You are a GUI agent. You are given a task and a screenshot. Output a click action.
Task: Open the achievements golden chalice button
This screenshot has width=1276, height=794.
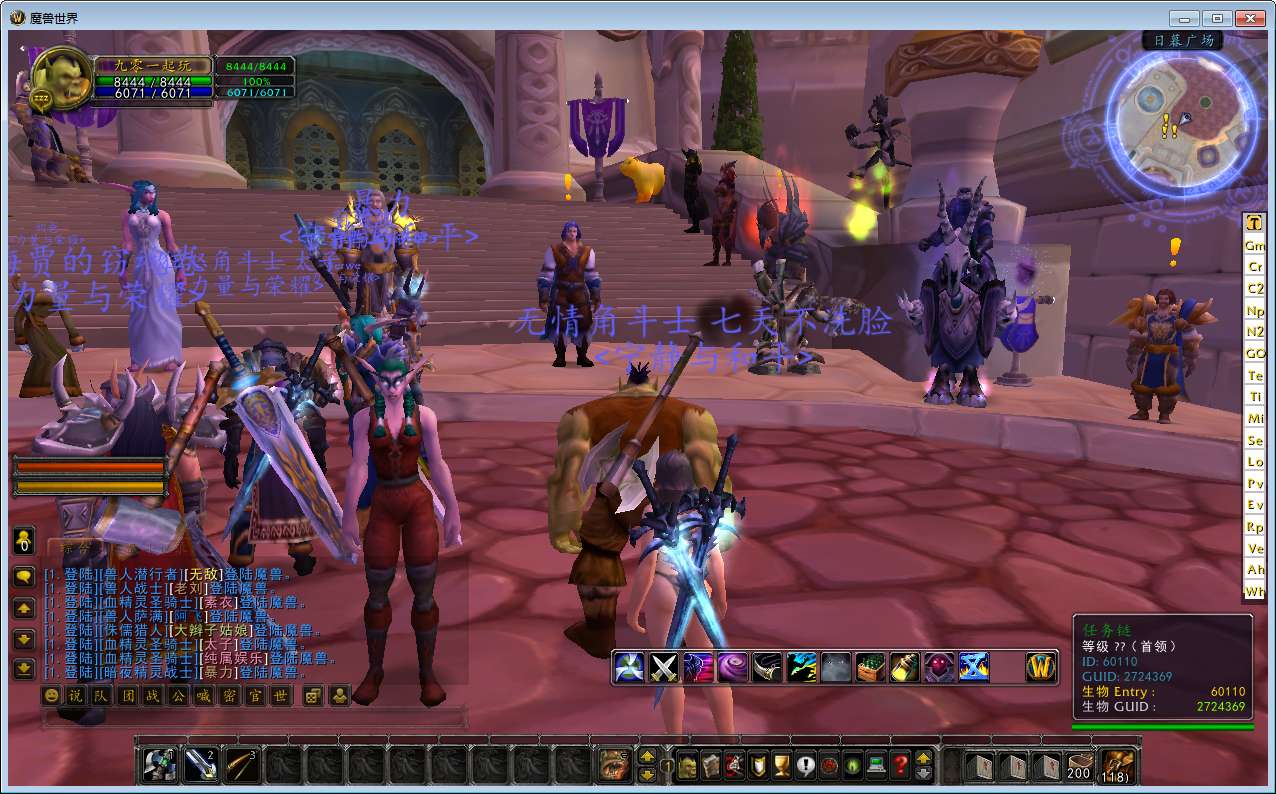point(781,766)
